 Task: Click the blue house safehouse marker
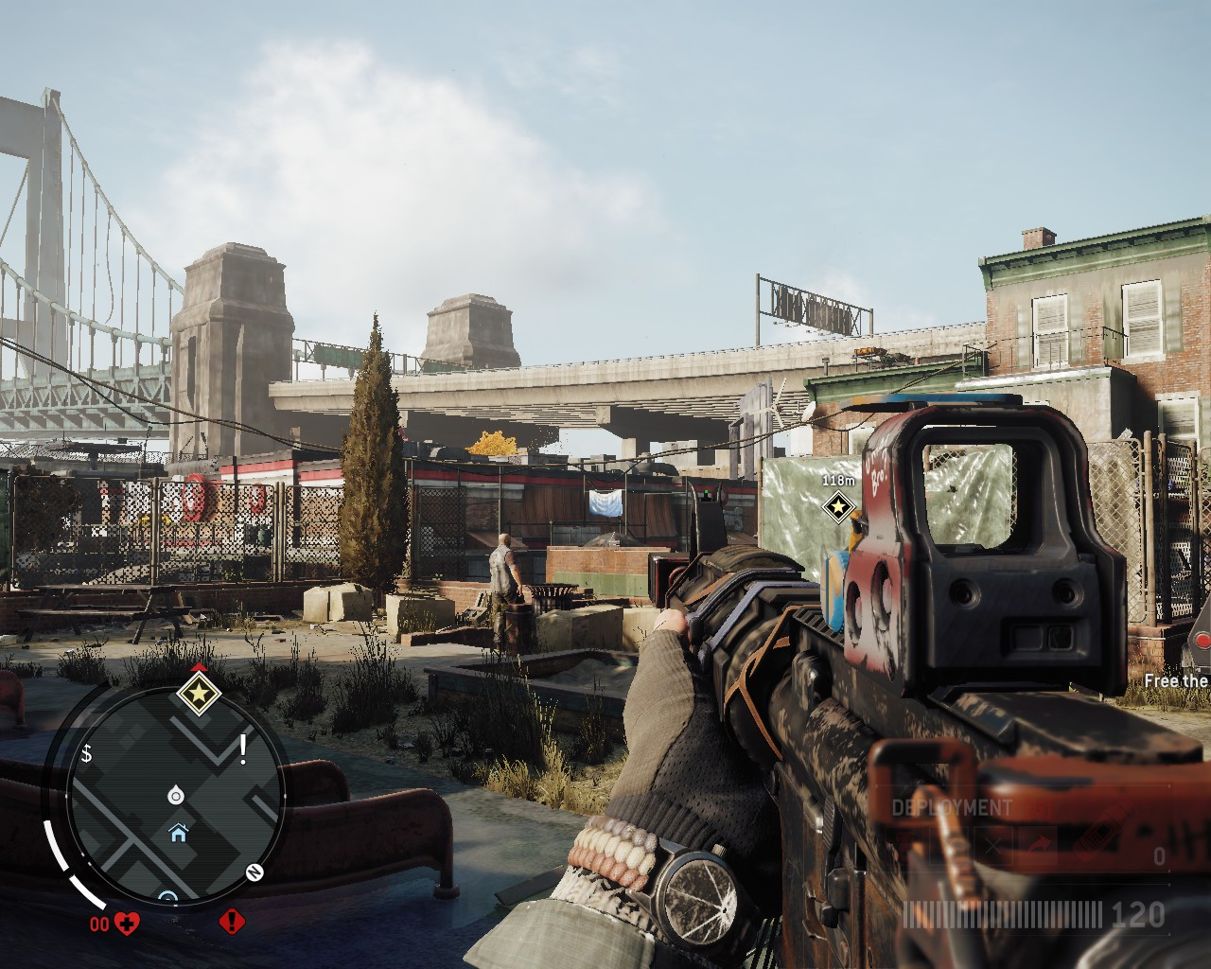[178, 832]
